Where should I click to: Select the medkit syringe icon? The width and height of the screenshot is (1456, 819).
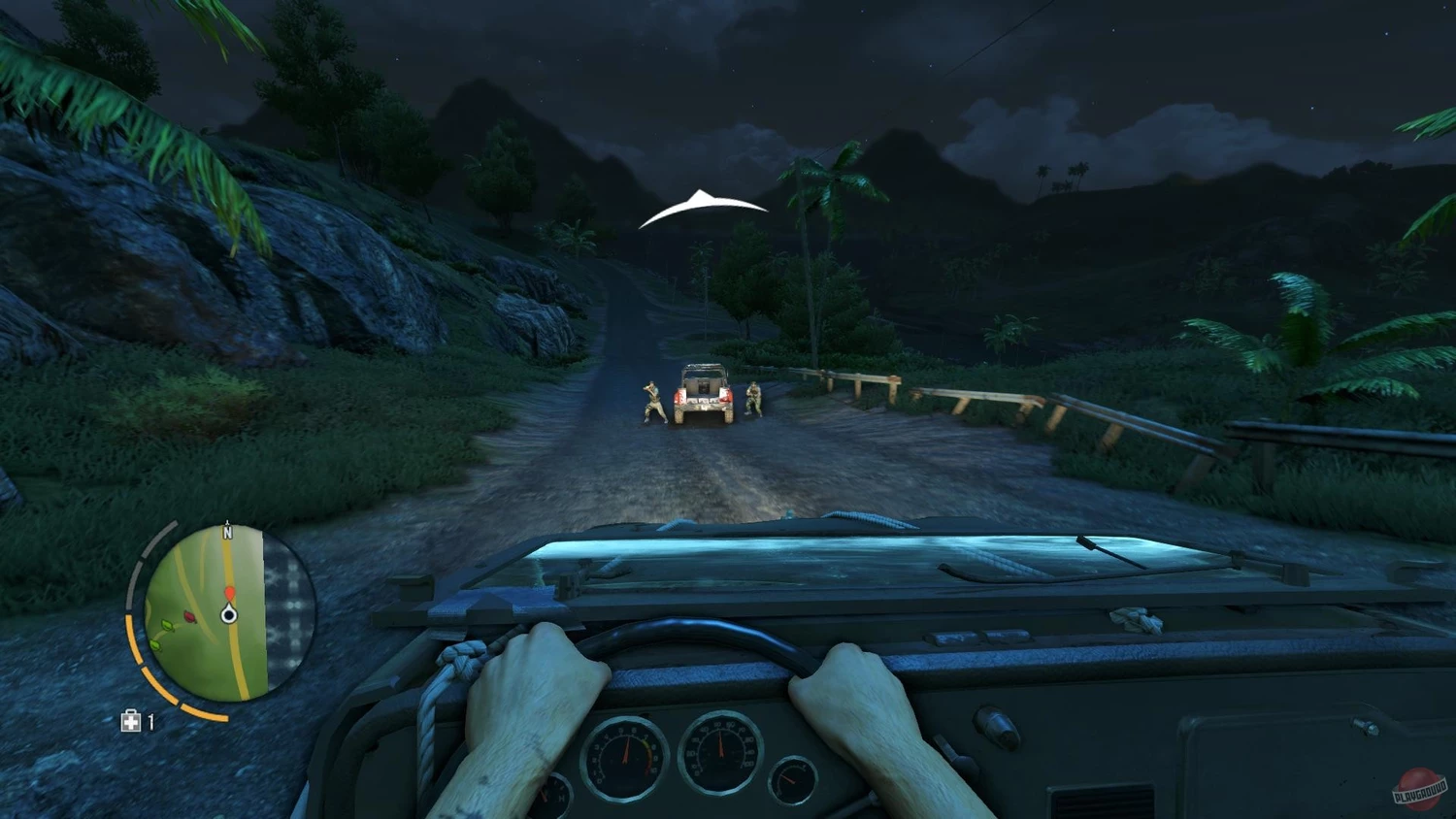[x=130, y=720]
